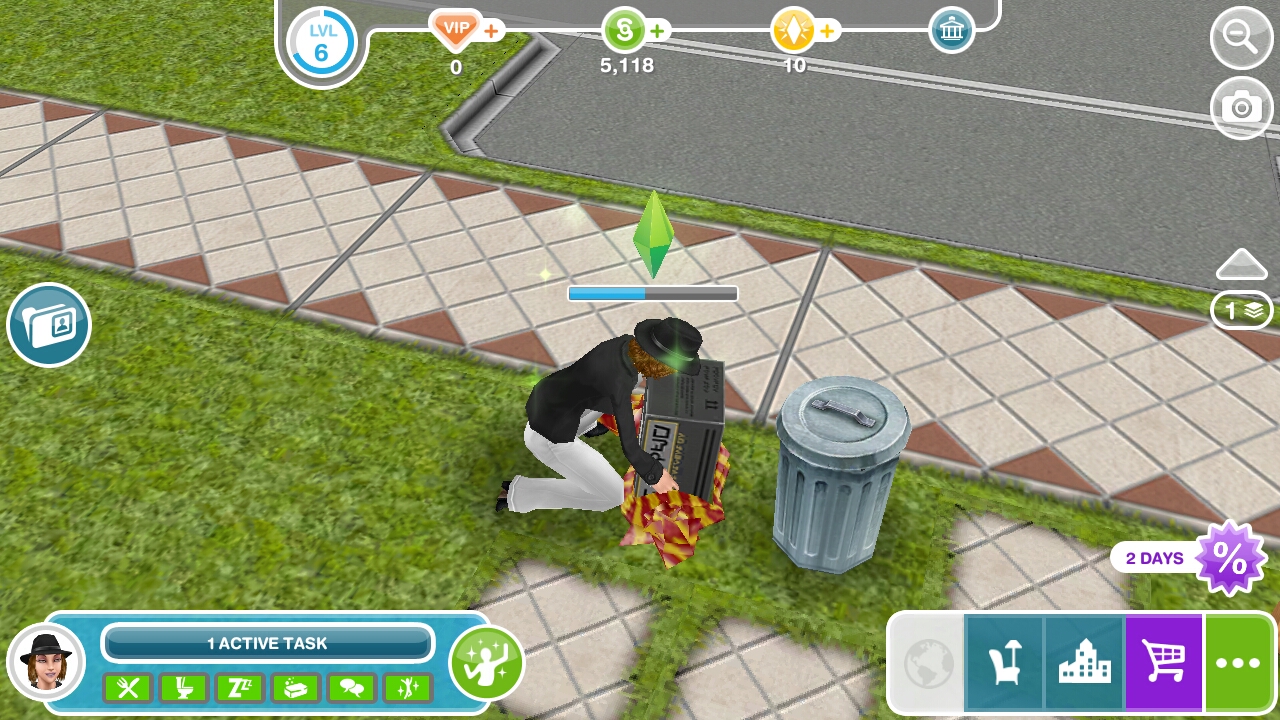1280x720 pixels.
Task: Tap the chat bubbles social icon
Action: (352, 688)
